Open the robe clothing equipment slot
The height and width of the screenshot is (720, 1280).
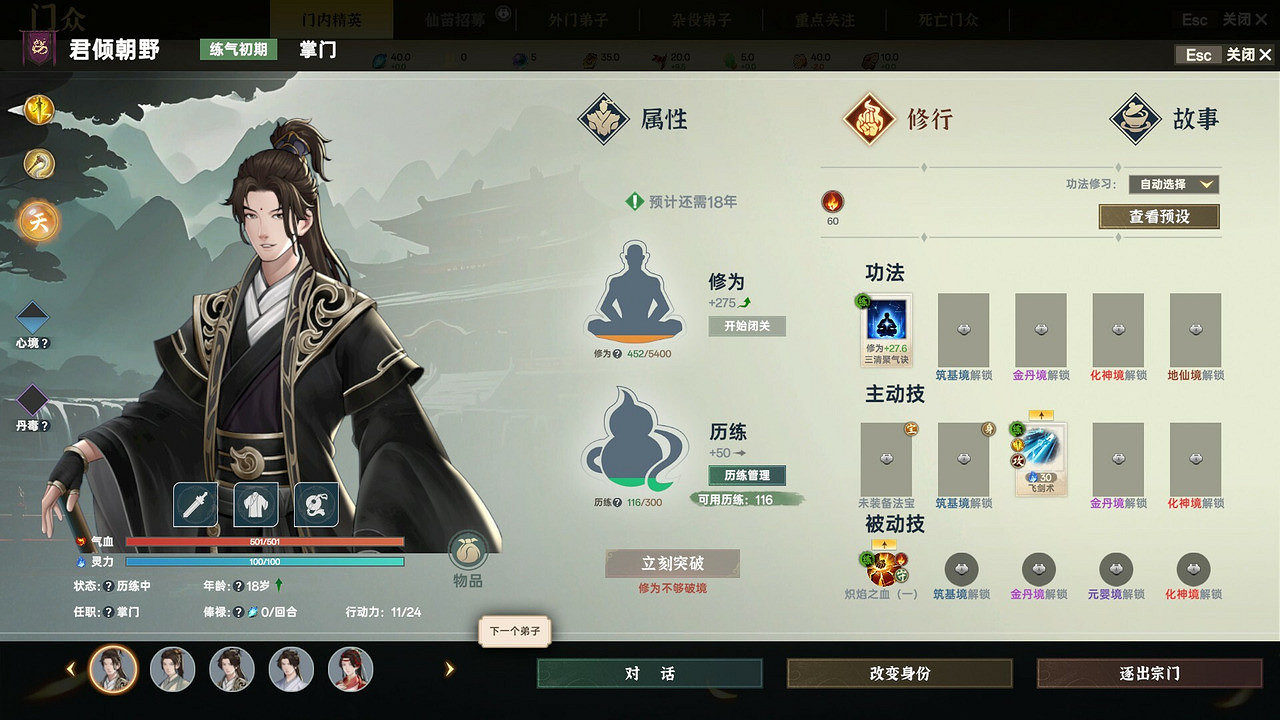(257, 505)
